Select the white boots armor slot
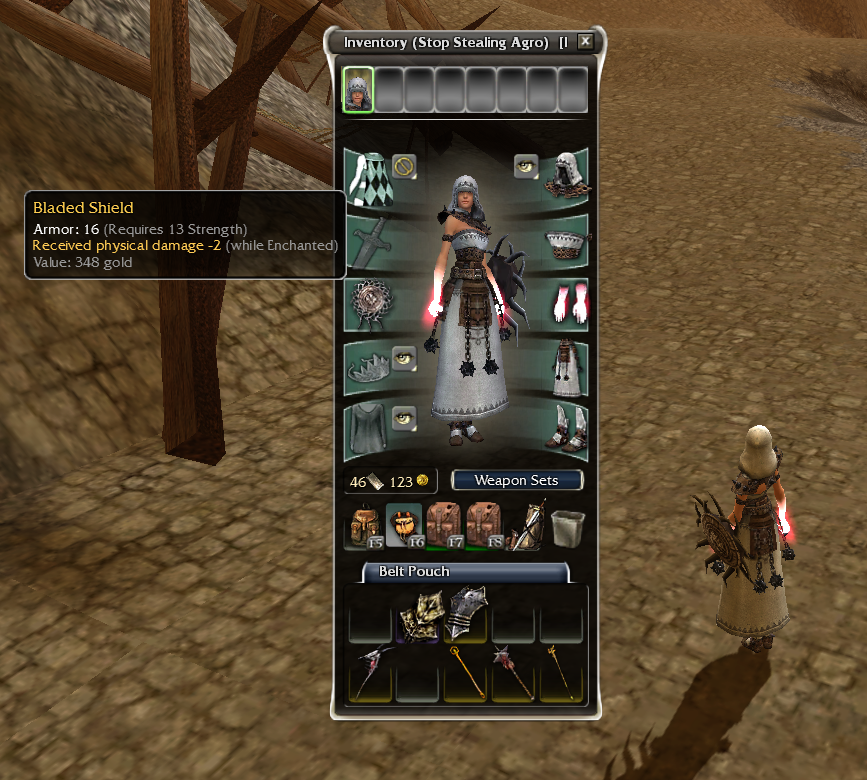The height and width of the screenshot is (780, 867). (x=566, y=430)
